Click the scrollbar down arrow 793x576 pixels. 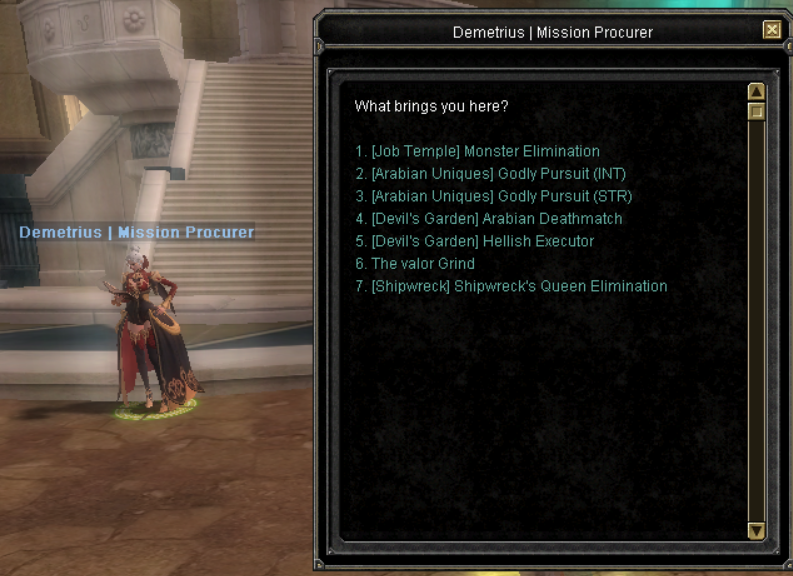point(756,531)
